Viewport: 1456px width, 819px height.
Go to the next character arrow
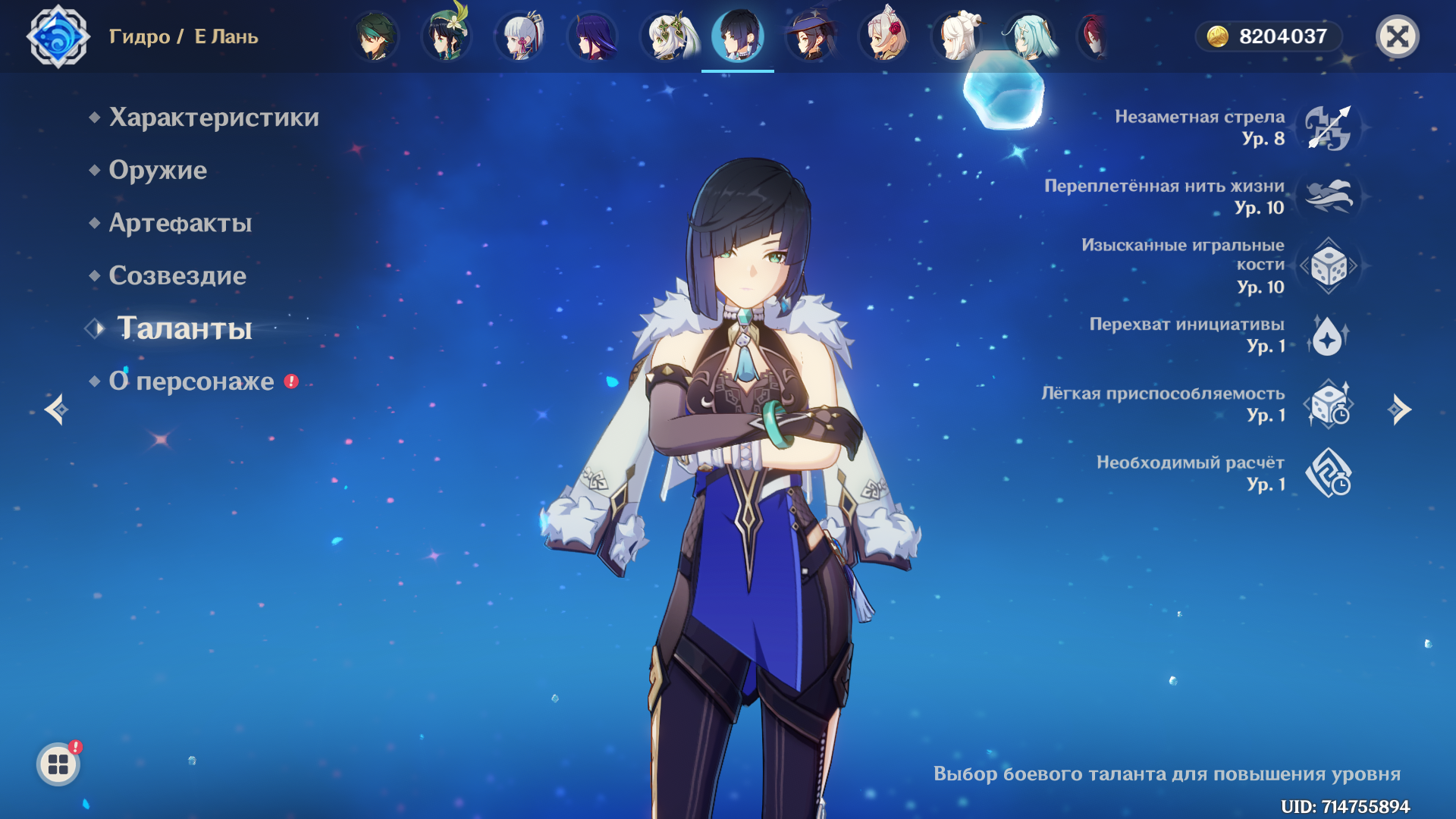pyautogui.click(x=1399, y=409)
